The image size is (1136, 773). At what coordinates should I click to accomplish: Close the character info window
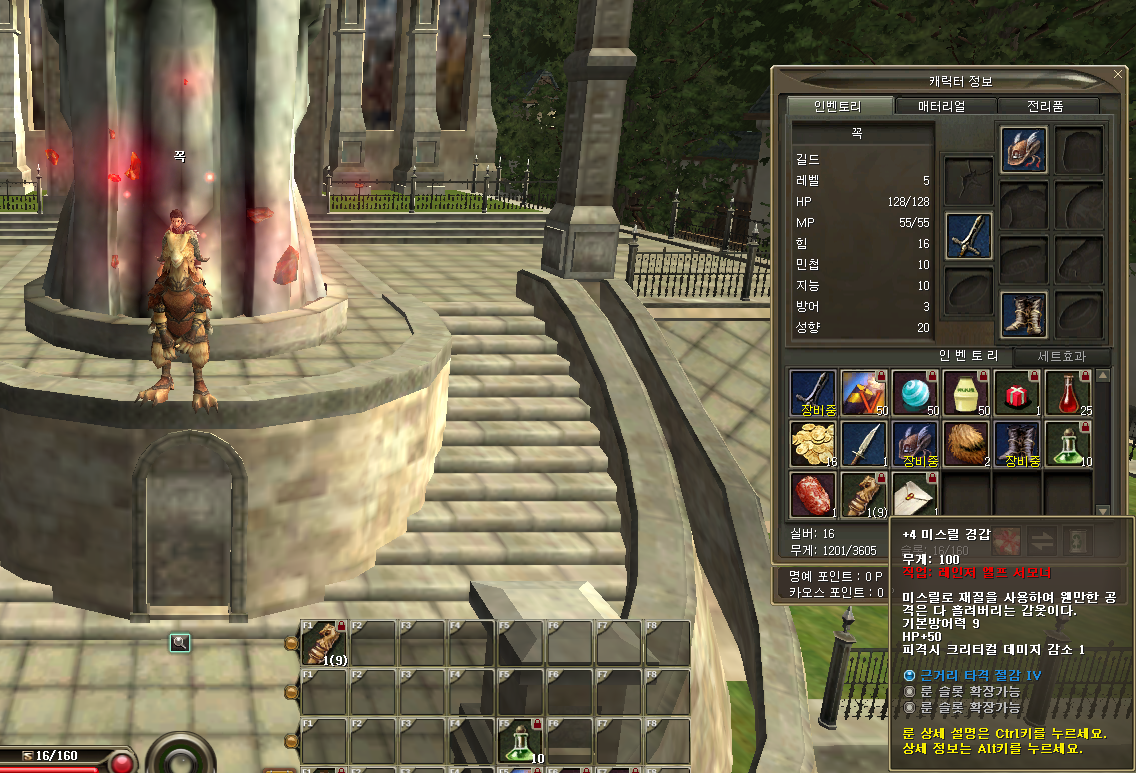[x=1118, y=74]
